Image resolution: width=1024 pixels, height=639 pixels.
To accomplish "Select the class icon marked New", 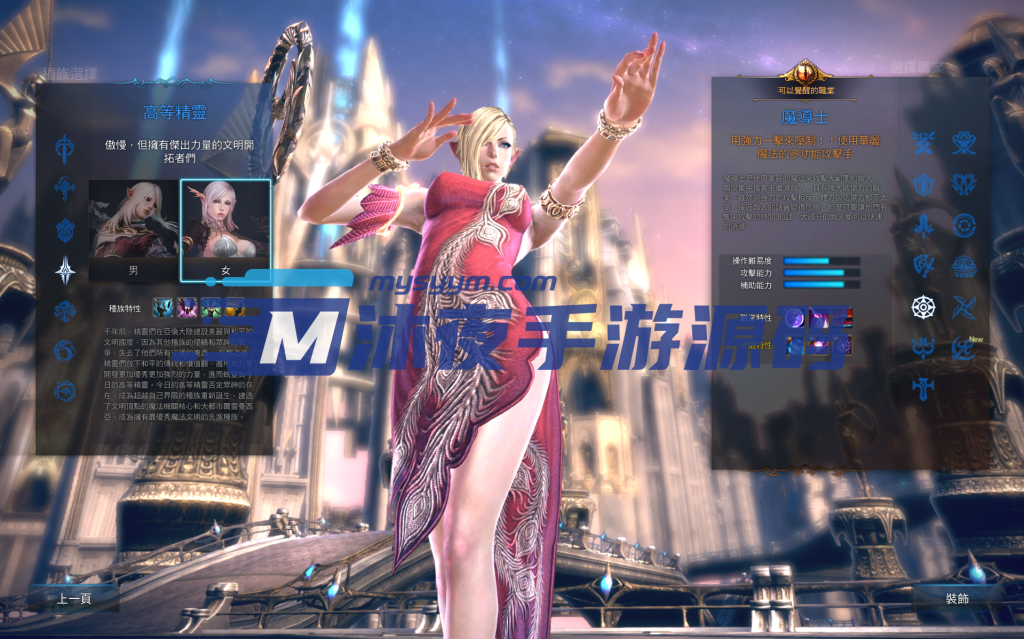I will tap(964, 347).
